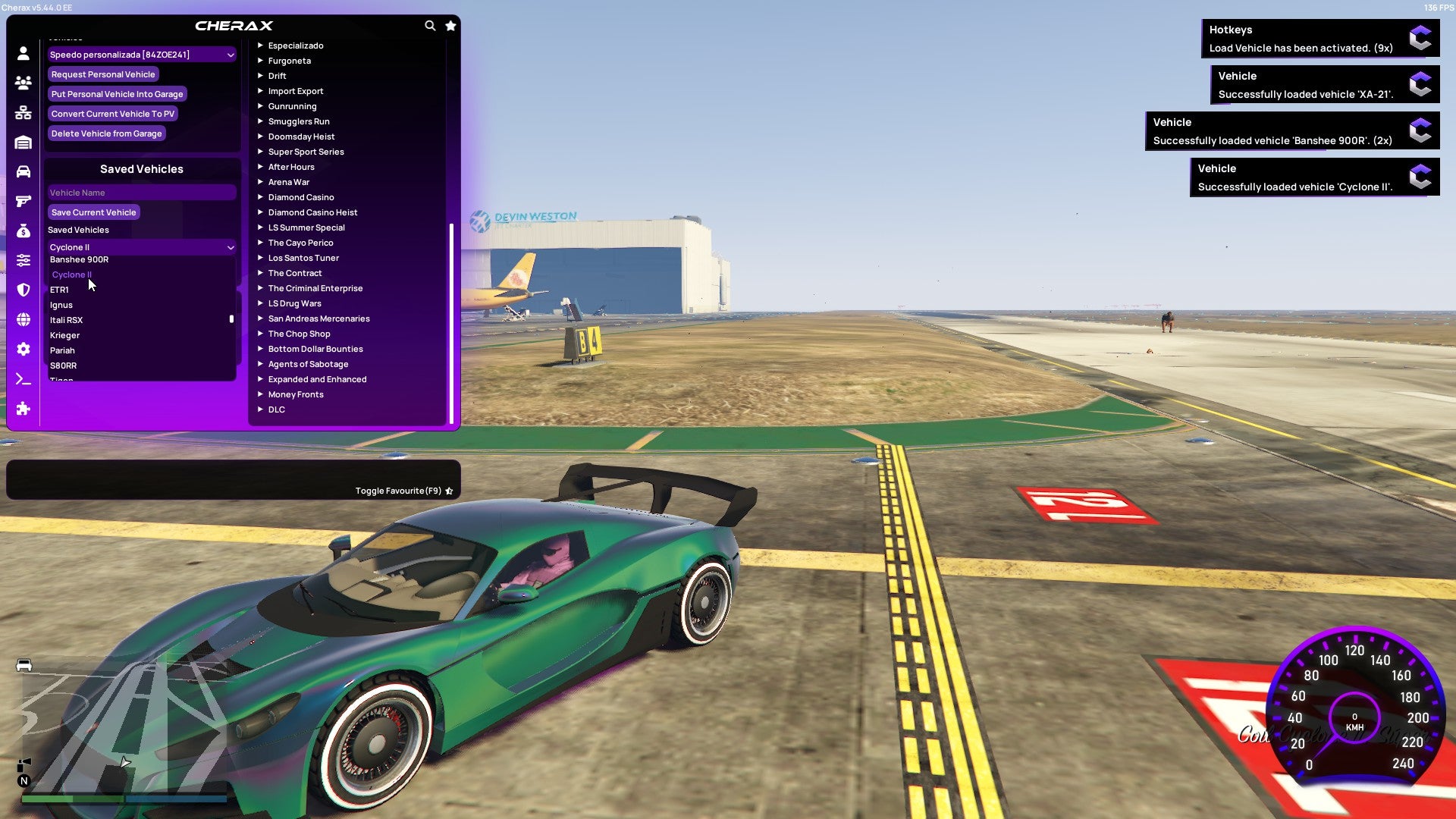The width and height of the screenshot is (1456, 819).
Task: Toggle the favorites star in header
Action: (x=450, y=25)
